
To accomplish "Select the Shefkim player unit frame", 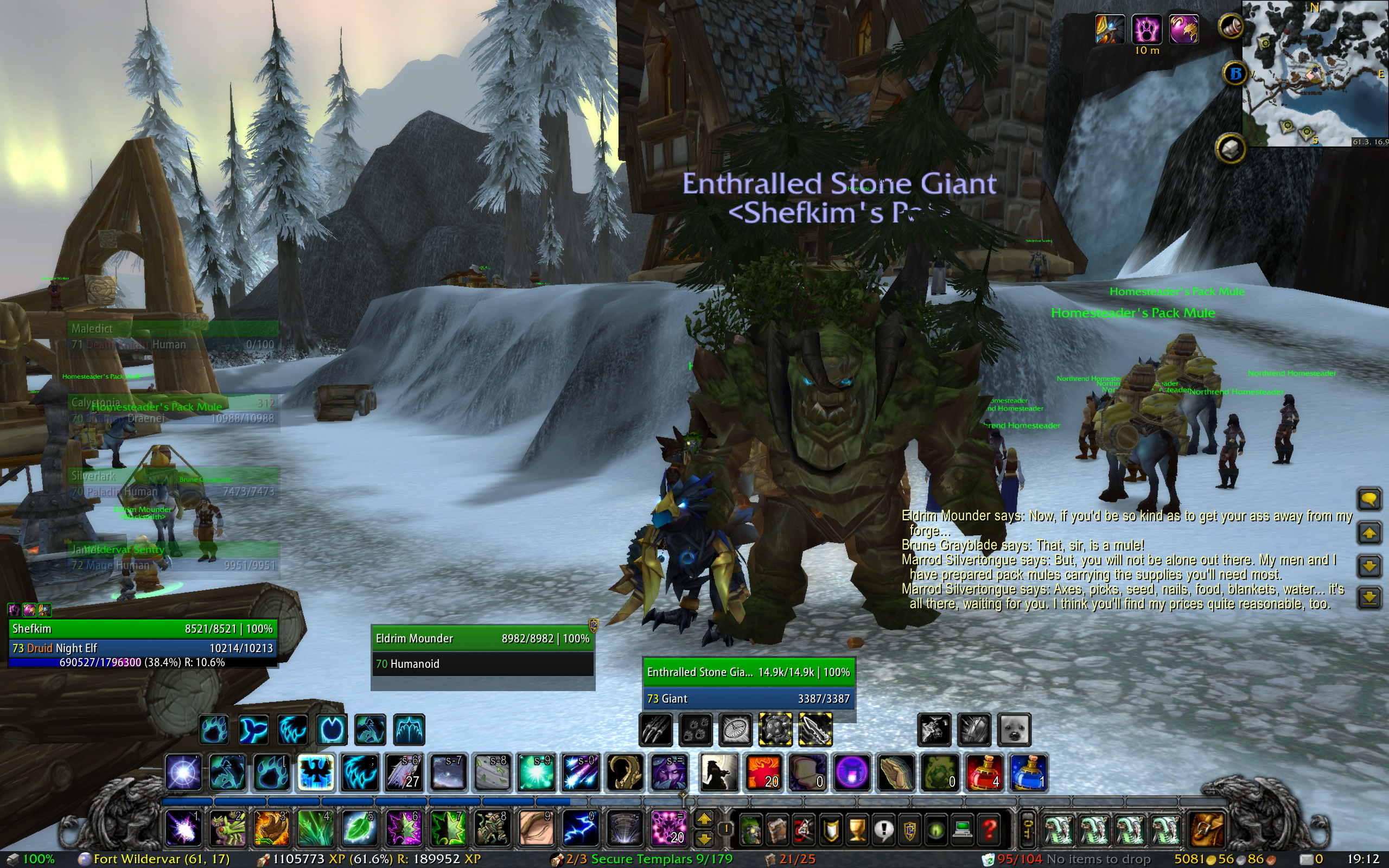I will (142, 629).
